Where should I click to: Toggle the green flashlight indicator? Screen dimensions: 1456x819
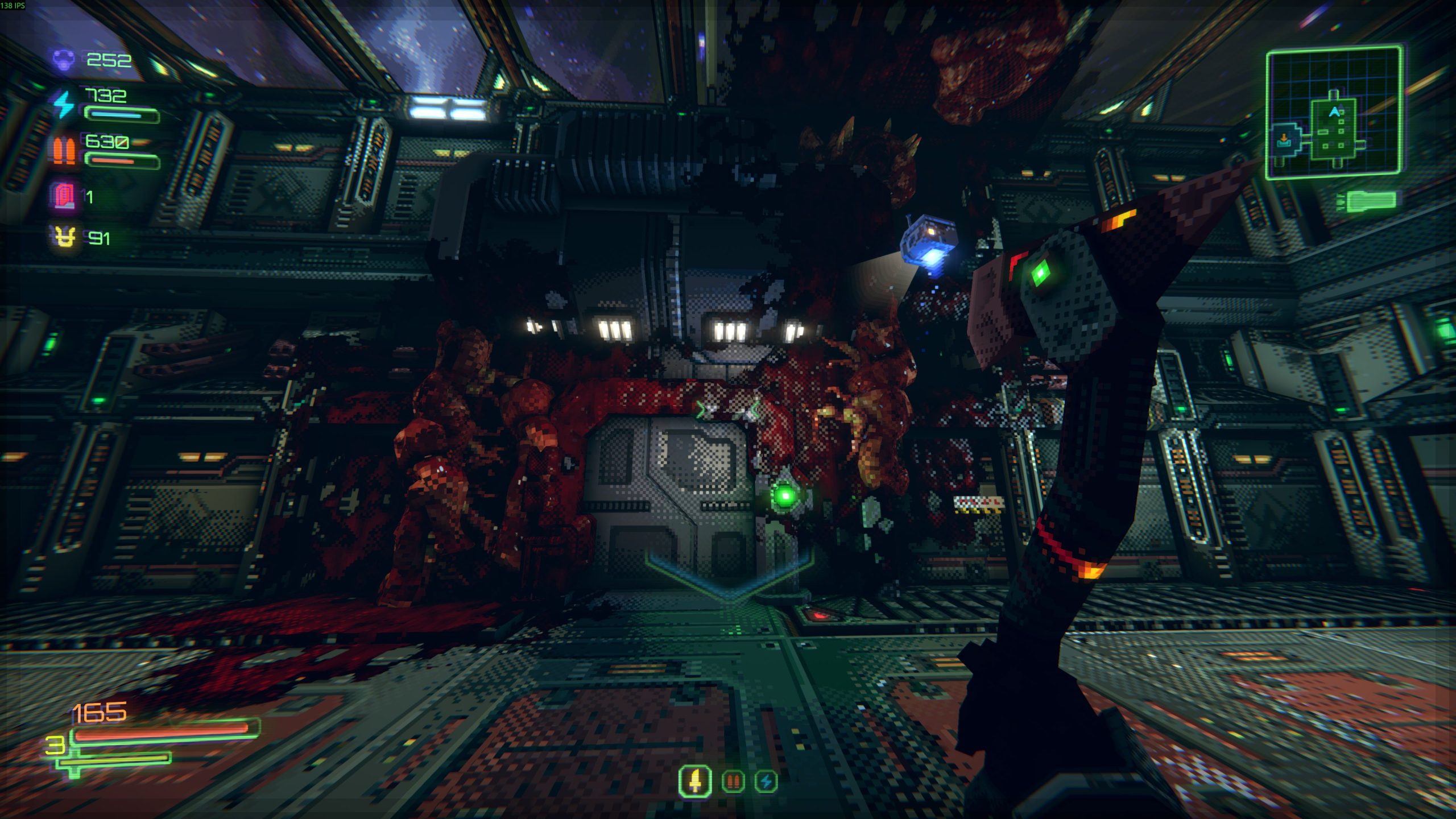click(x=1370, y=200)
